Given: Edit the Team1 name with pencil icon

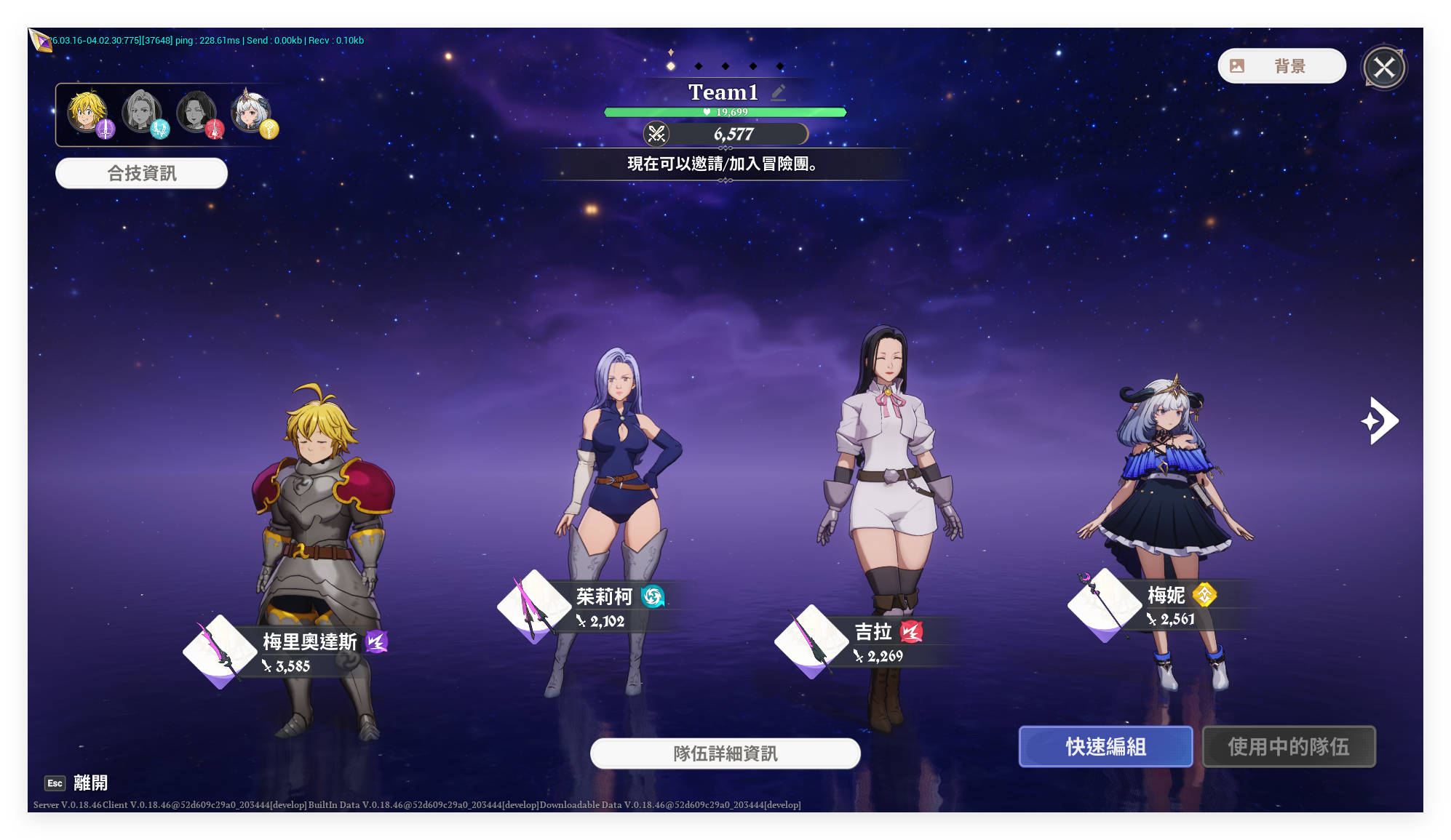Looking at the screenshot, I should coord(779,92).
